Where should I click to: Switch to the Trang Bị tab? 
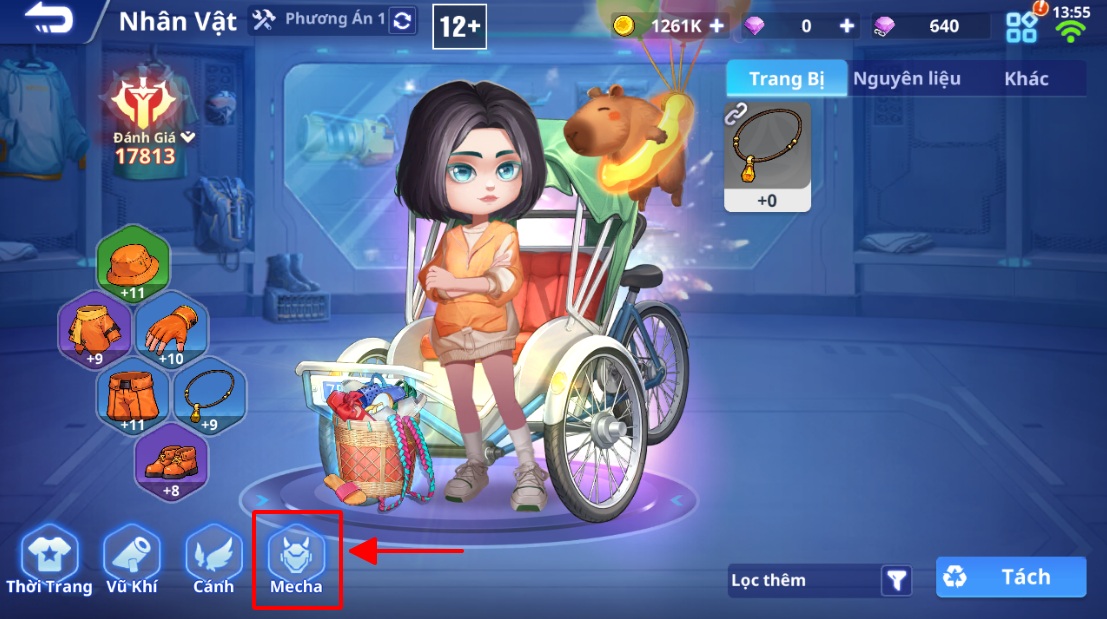787,78
